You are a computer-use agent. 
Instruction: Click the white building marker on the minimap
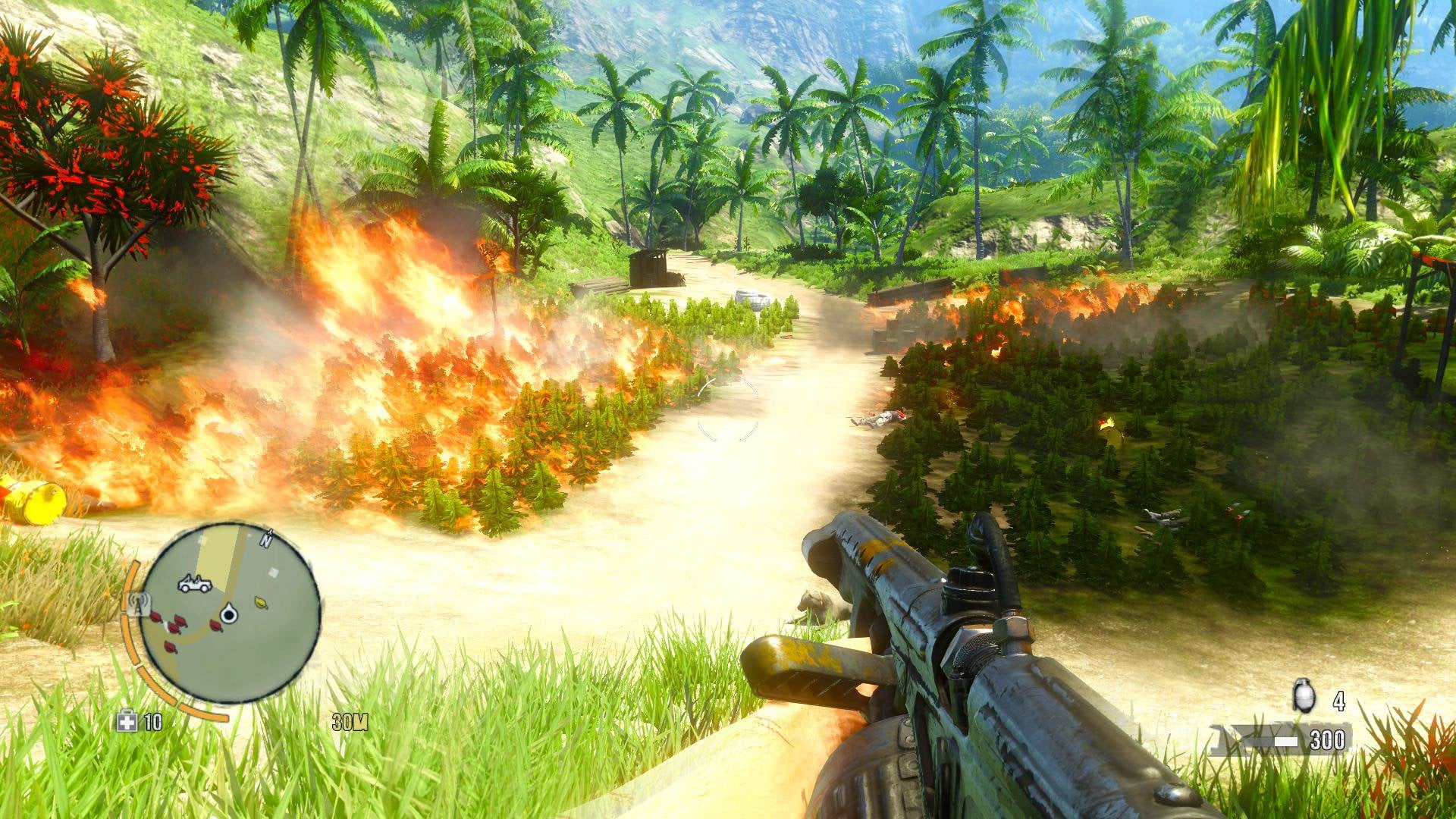click(272, 573)
